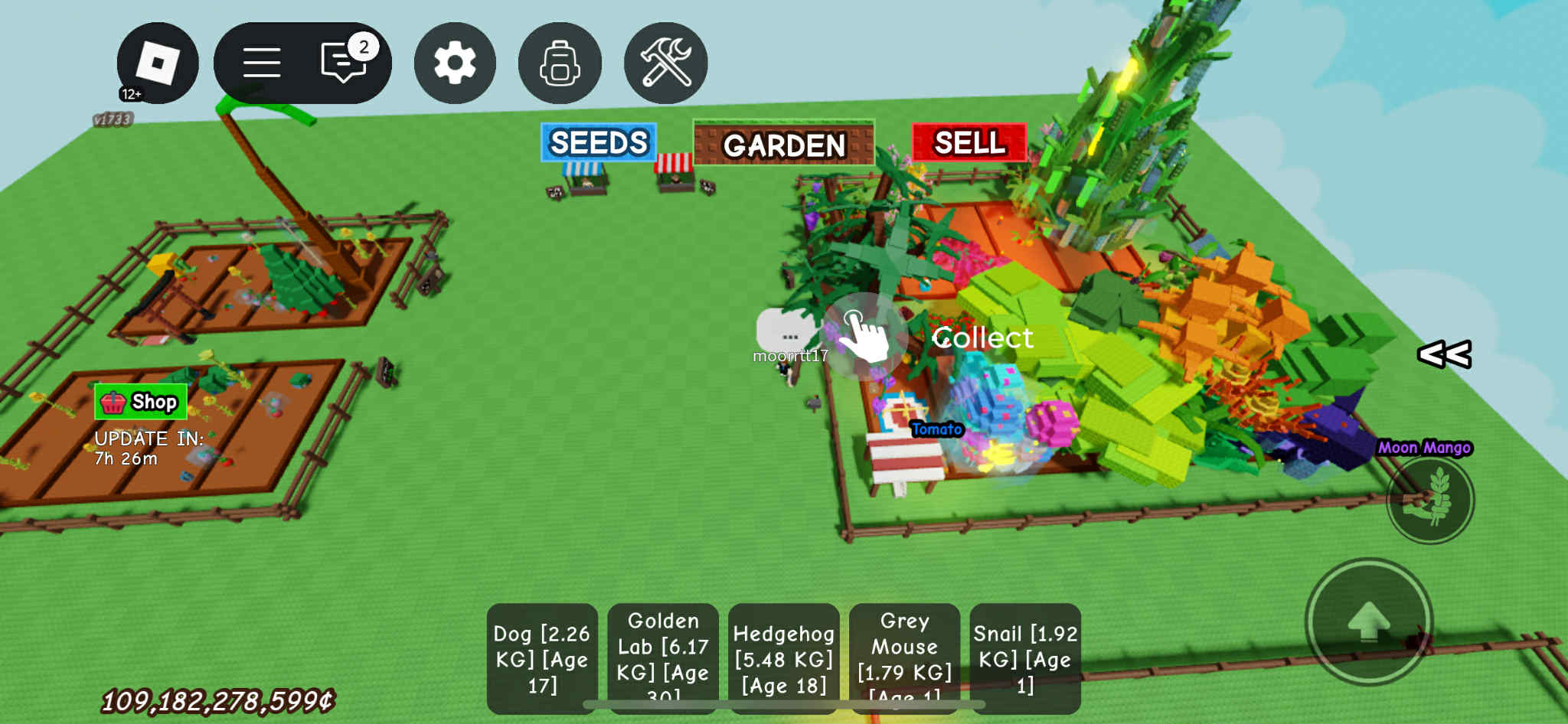Open the Roblox logo menu
Viewport: 1568px width, 724px height.
(158, 63)
